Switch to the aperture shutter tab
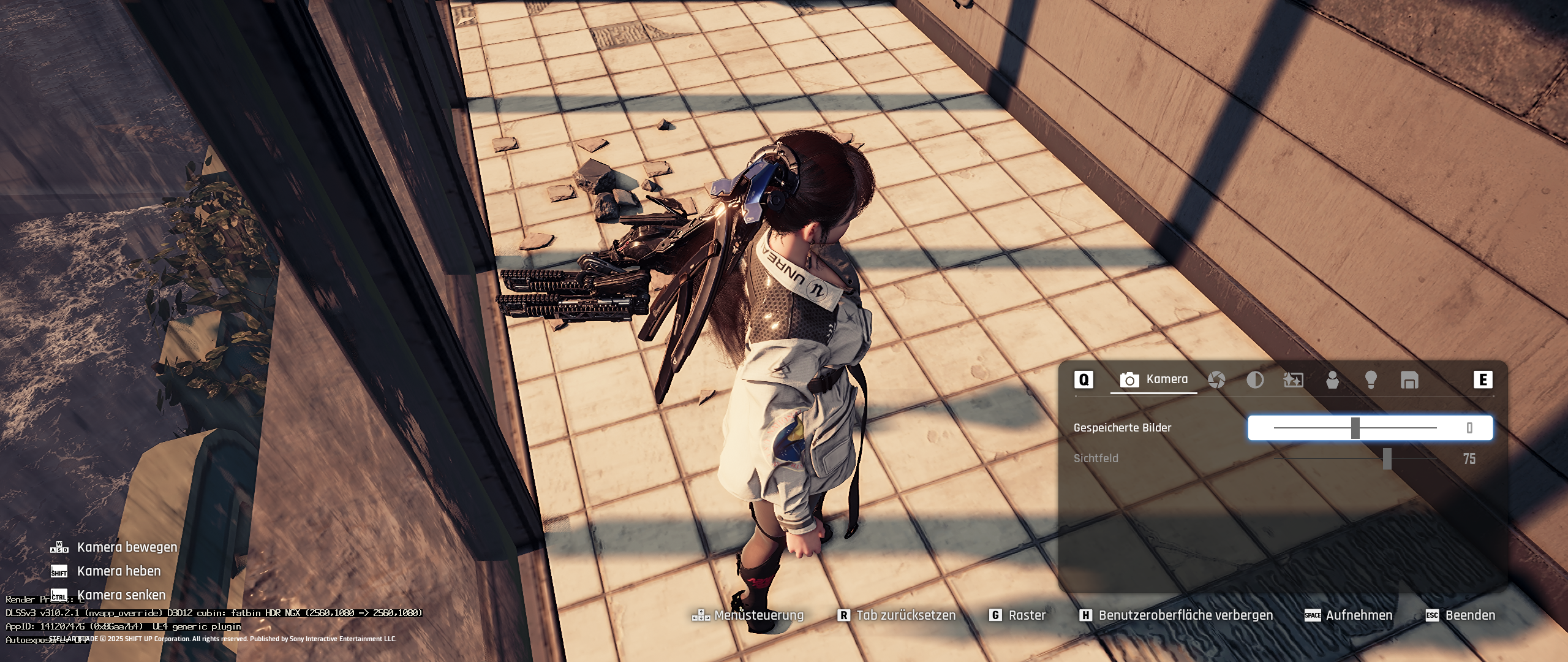The height and width of the screenshot is (662, 1568). click(1216, 380)
